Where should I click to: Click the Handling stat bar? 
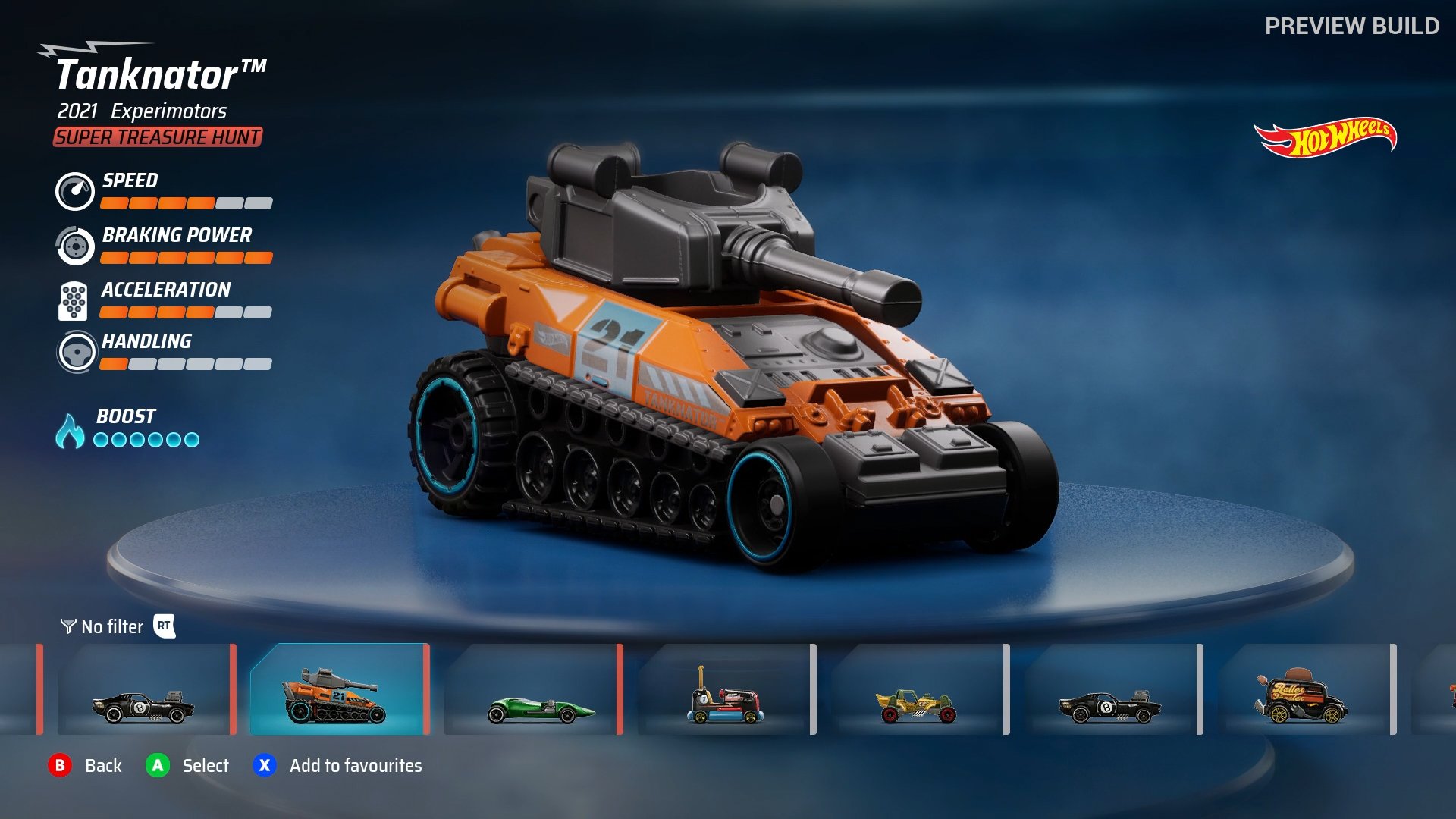184,364
